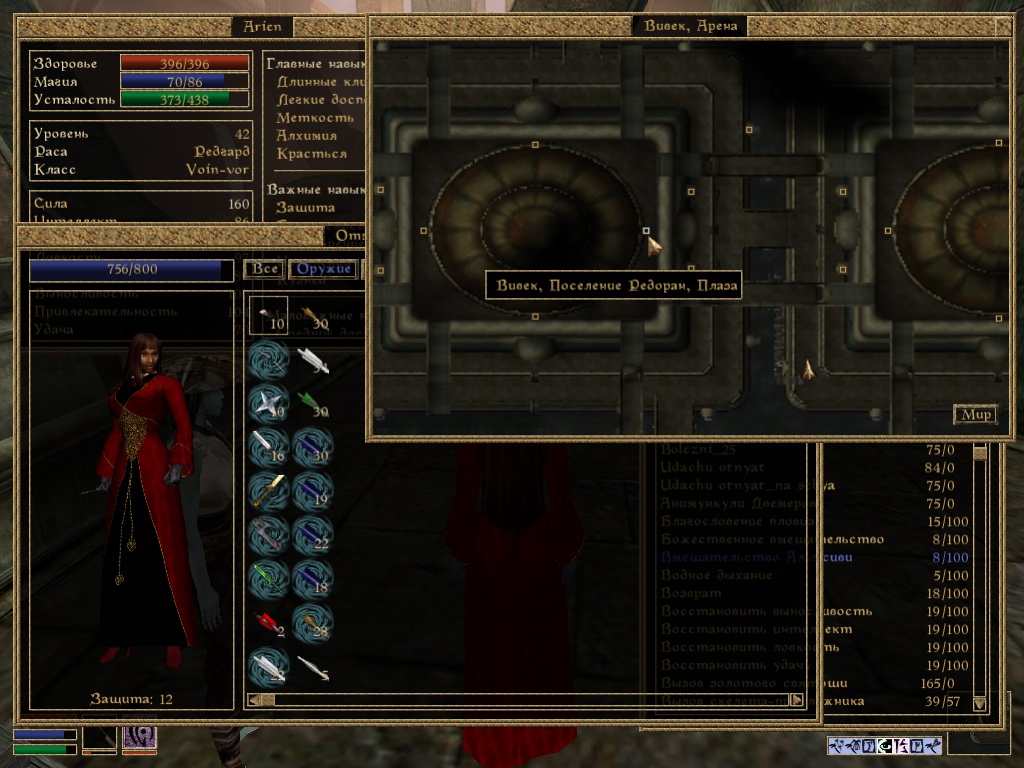Image resolution: width=1024 pixels, height=768 pixels.
Task: Select the Водное дыхание spell
Action: [716, 576]
